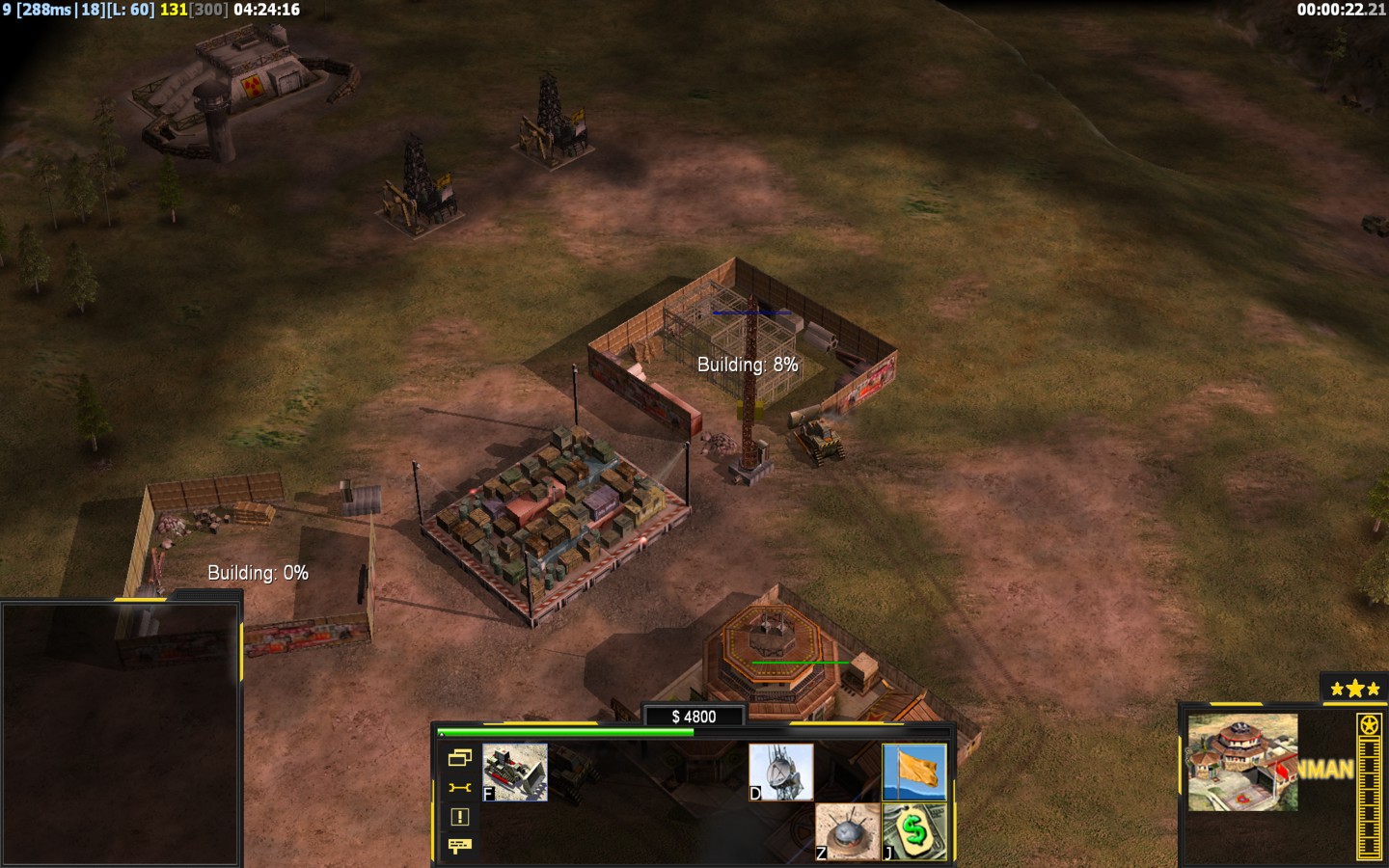Screen dimensions: 1389x868
Task: Activate the dollar tag sell icon
Action: pos(914,831)
